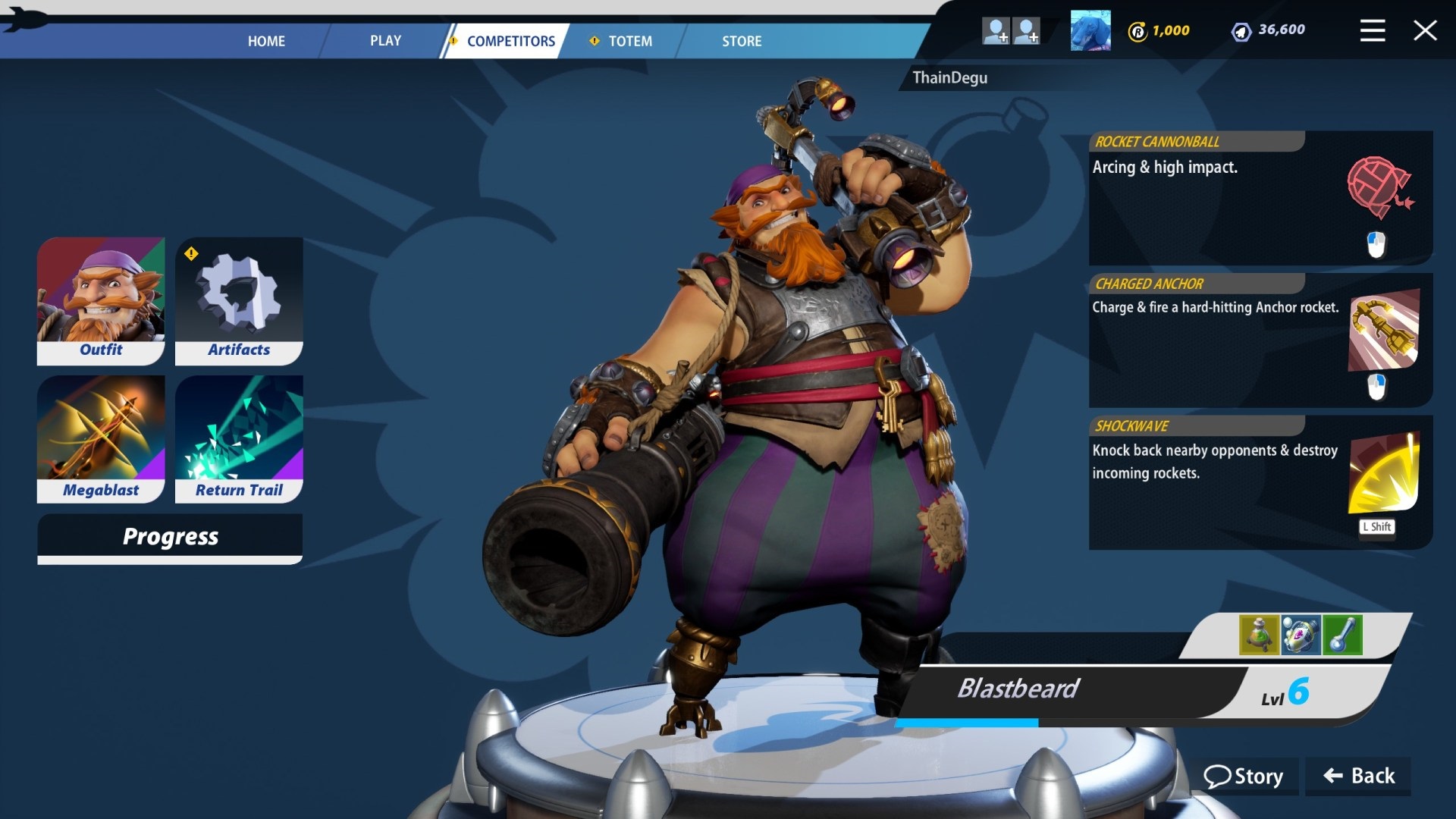The width and height of the screenshot is (1456, 819).
Task: Switch to the HOME tab
Action: [x=266, y=41]
